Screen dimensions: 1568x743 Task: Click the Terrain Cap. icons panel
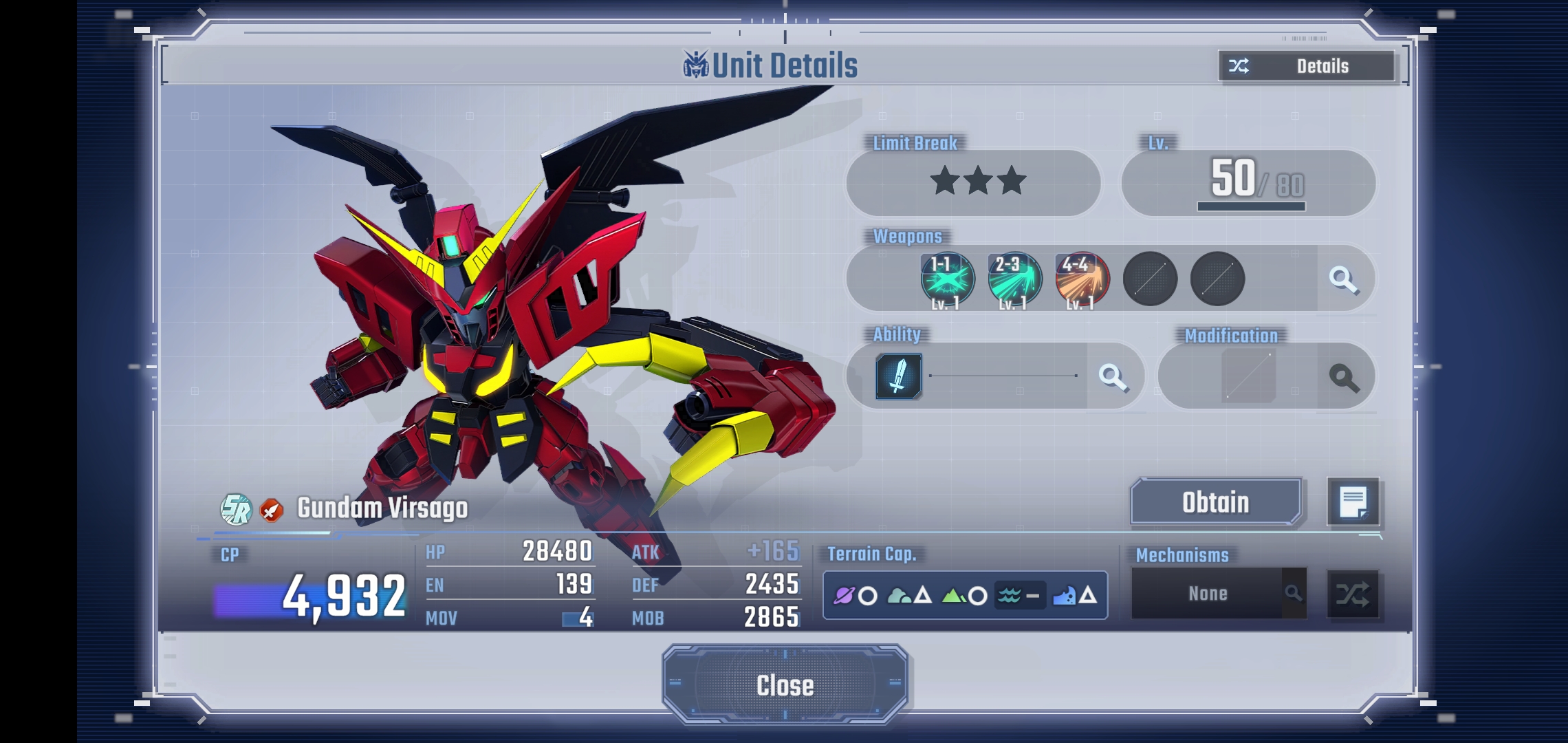965,595
